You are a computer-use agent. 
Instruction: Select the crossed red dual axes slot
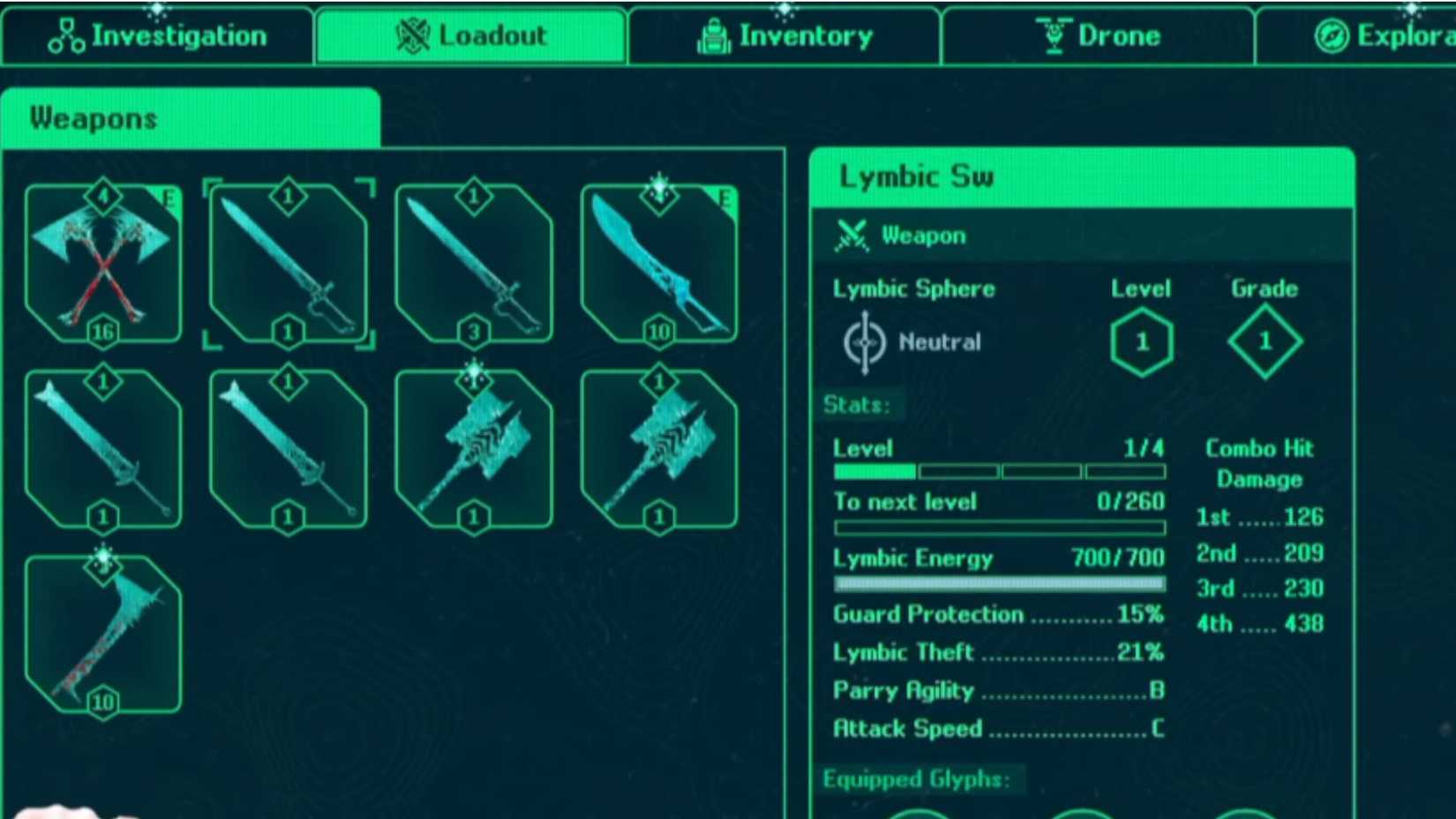(x=103, y=264)
